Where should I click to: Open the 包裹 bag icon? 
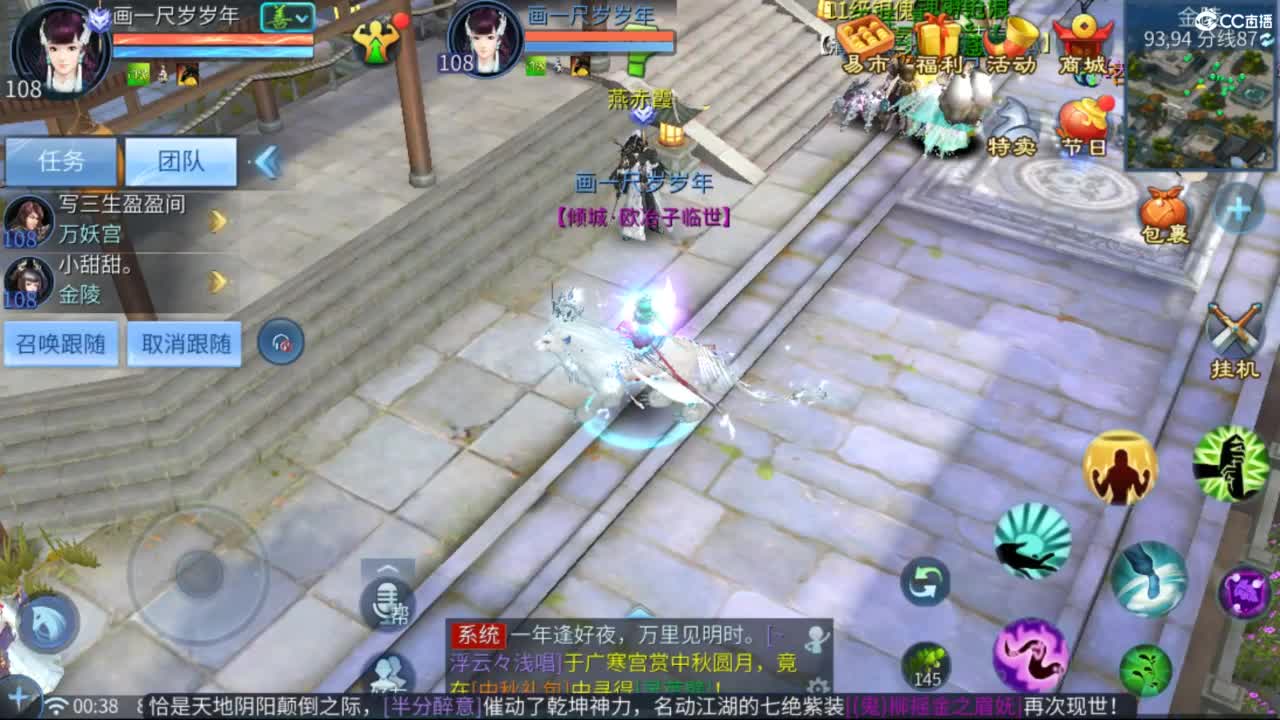1165,210
